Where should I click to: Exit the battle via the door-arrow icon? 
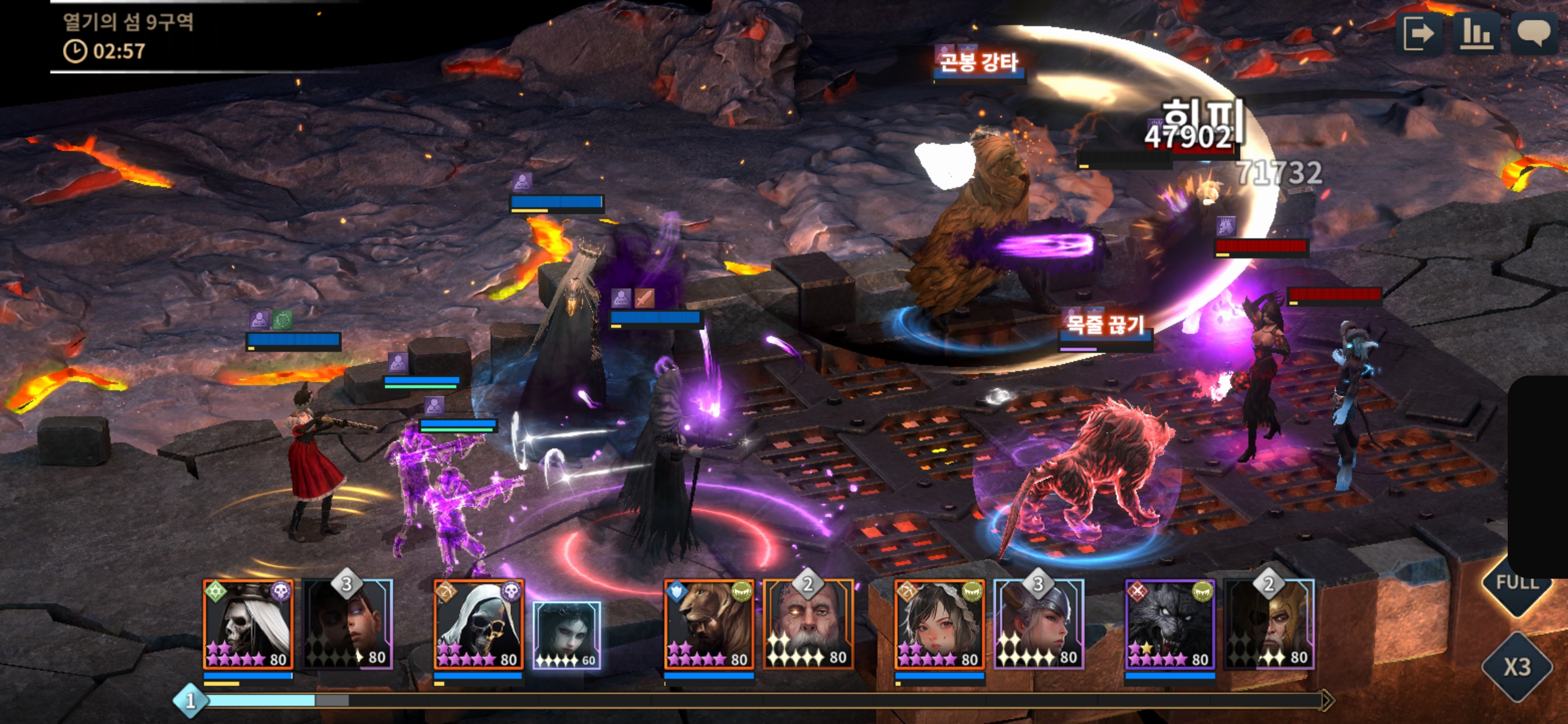click(1418, 34)
